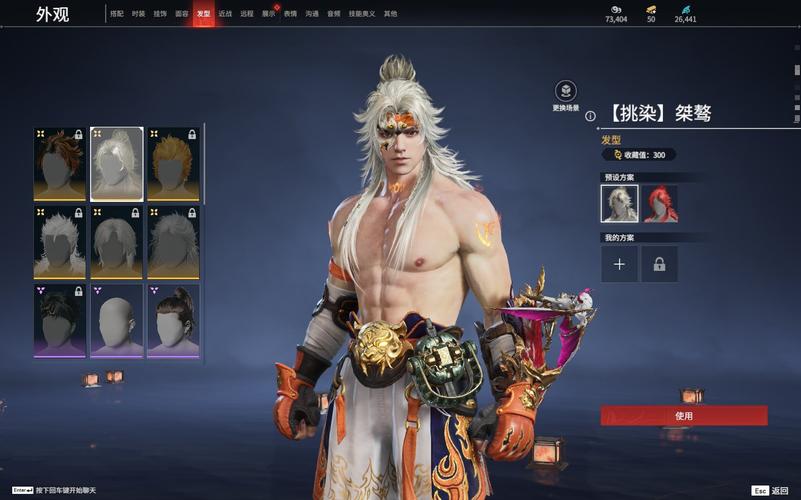Open the info icon beside the hairstyle name
801x500 pixels.
(590, 116)
